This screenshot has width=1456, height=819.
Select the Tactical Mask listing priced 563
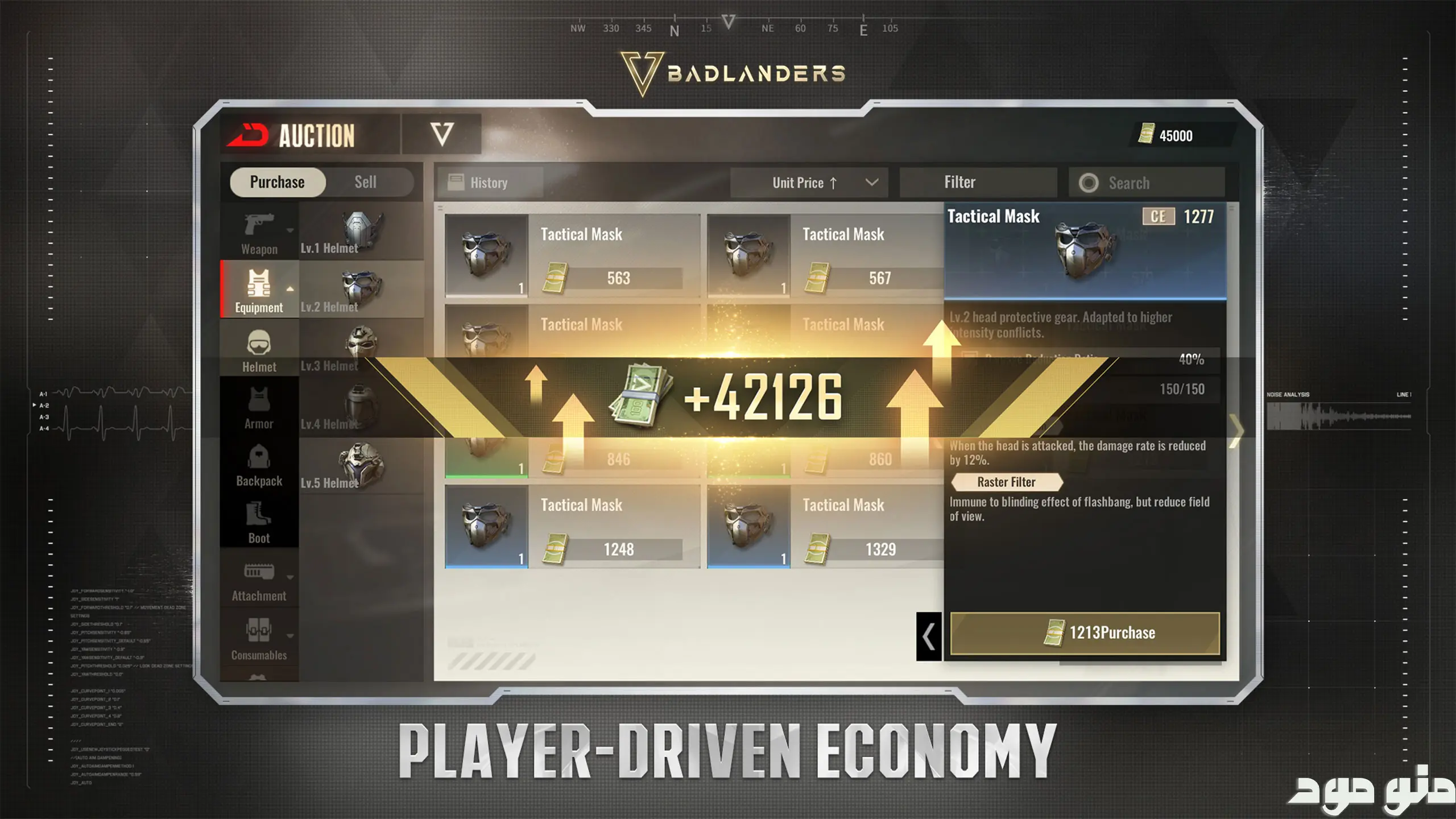(x=572, y=256)
